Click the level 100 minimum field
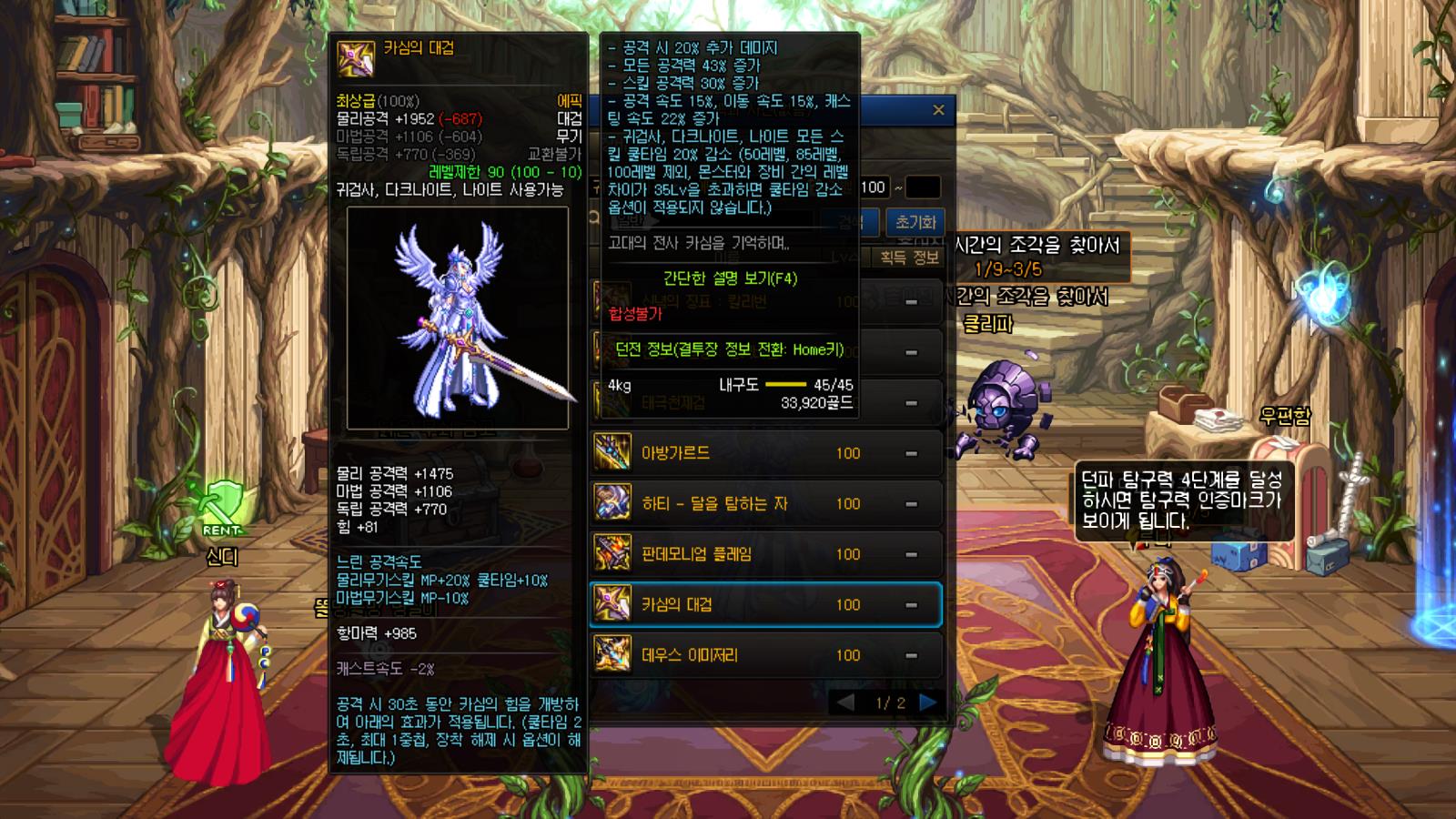This screenshot has width=1456, height=819. coord(873,187)
